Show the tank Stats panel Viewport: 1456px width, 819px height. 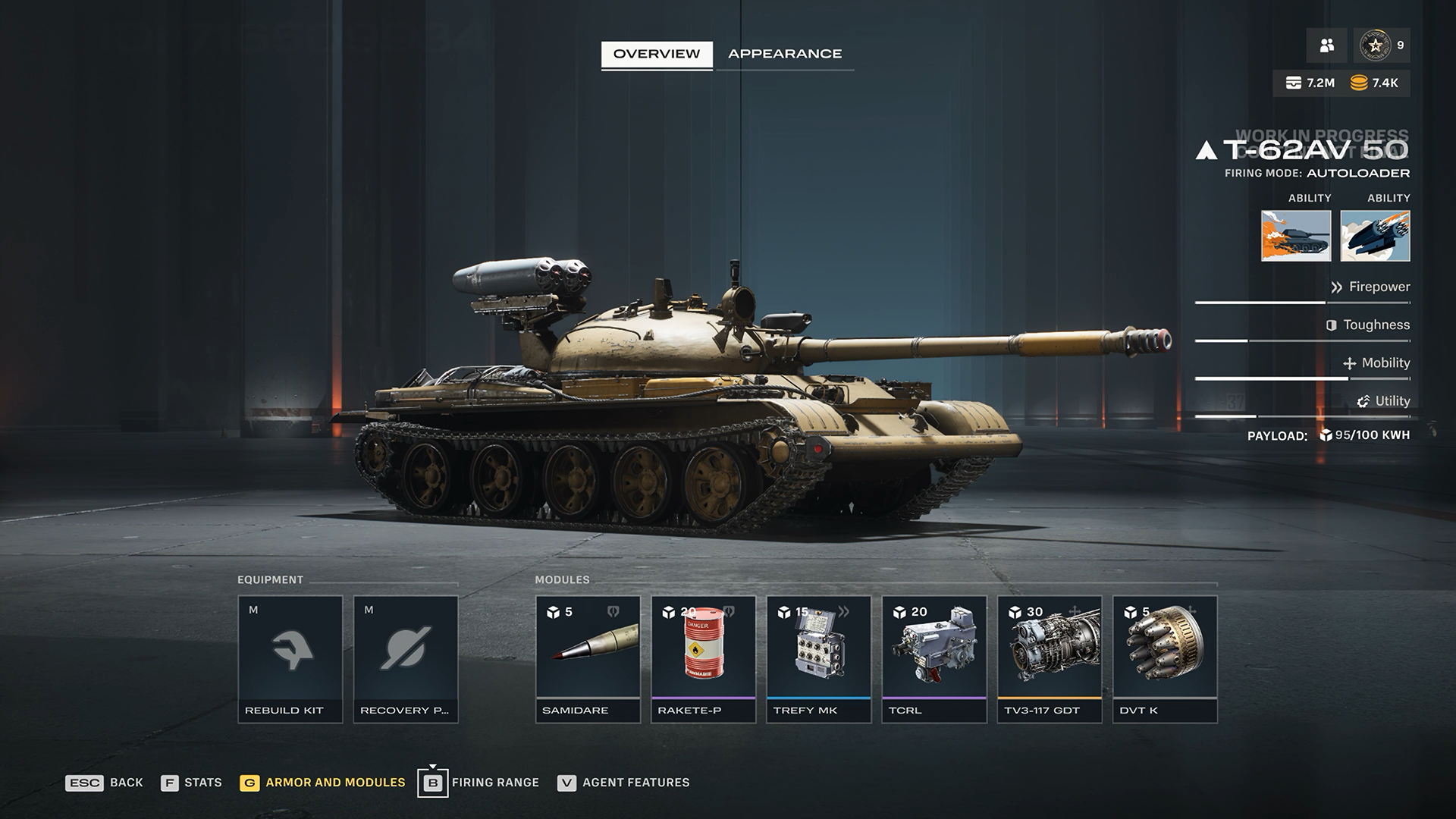point(192,783)
